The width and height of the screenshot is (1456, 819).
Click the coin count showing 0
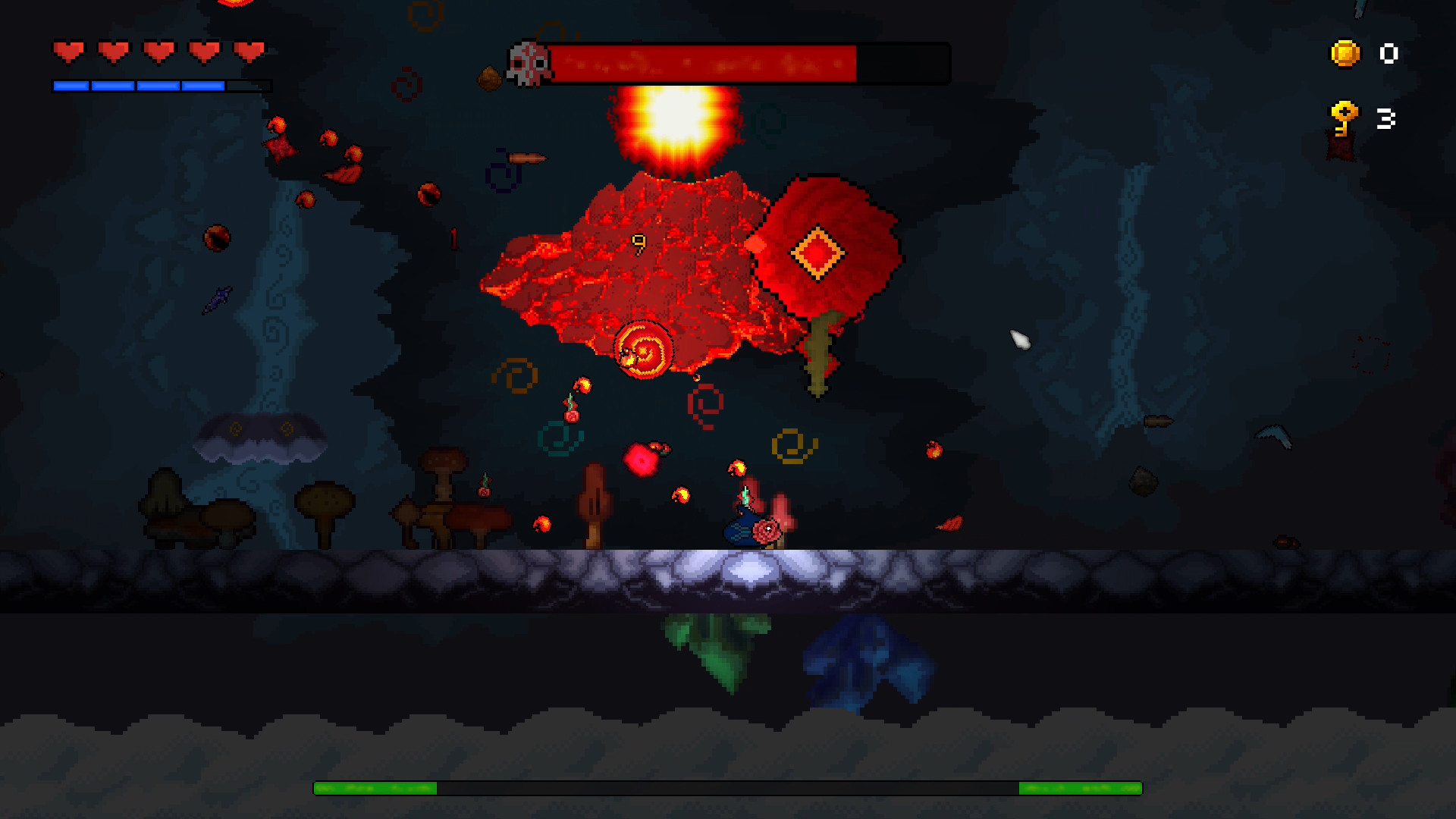pos(1388,54)
